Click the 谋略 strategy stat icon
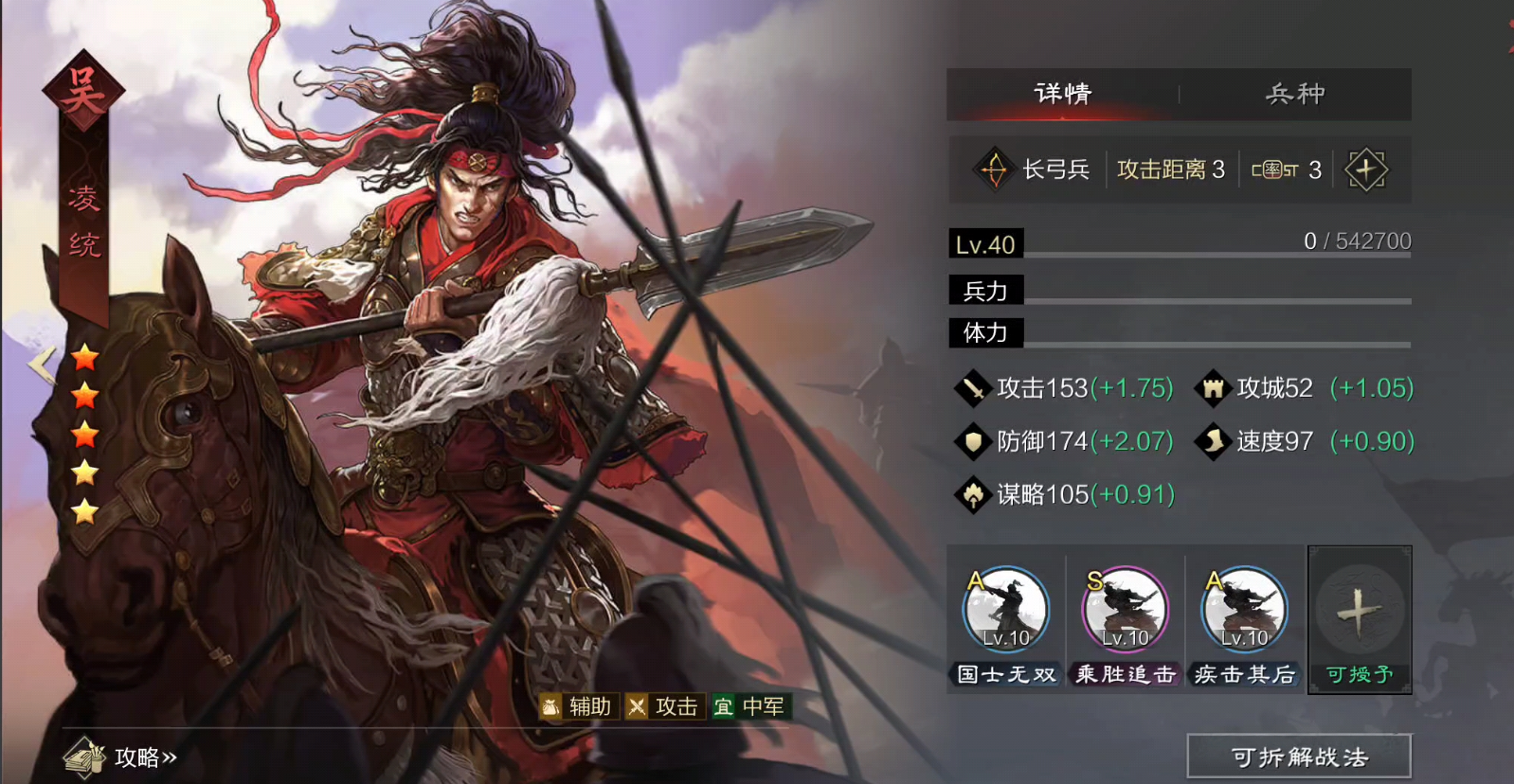Viewport: 1514px width, 784px height. click(x=975, y=494)
